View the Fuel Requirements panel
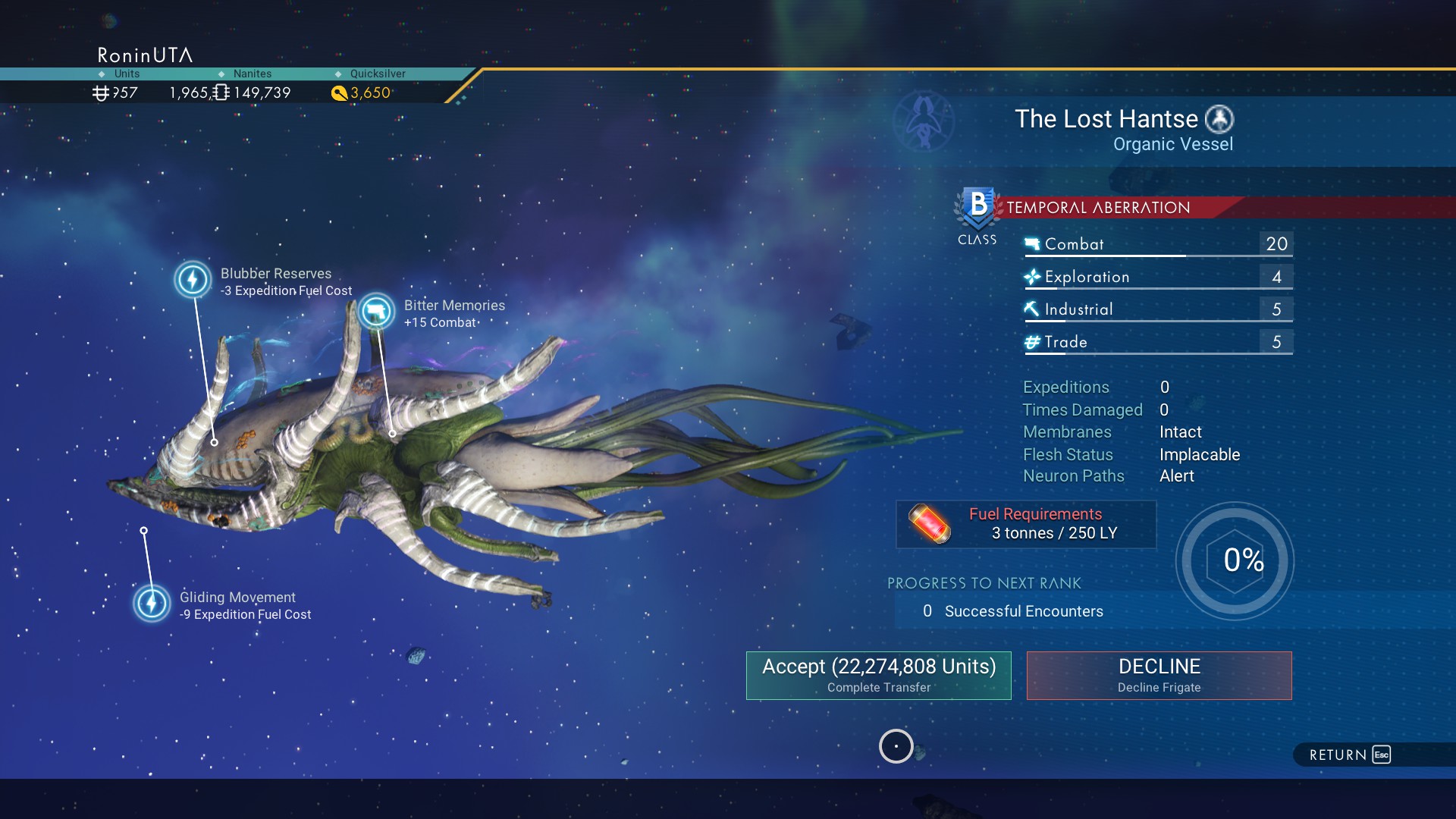This screenshot has width=1456, height=819. click(x=1026, y=524)
